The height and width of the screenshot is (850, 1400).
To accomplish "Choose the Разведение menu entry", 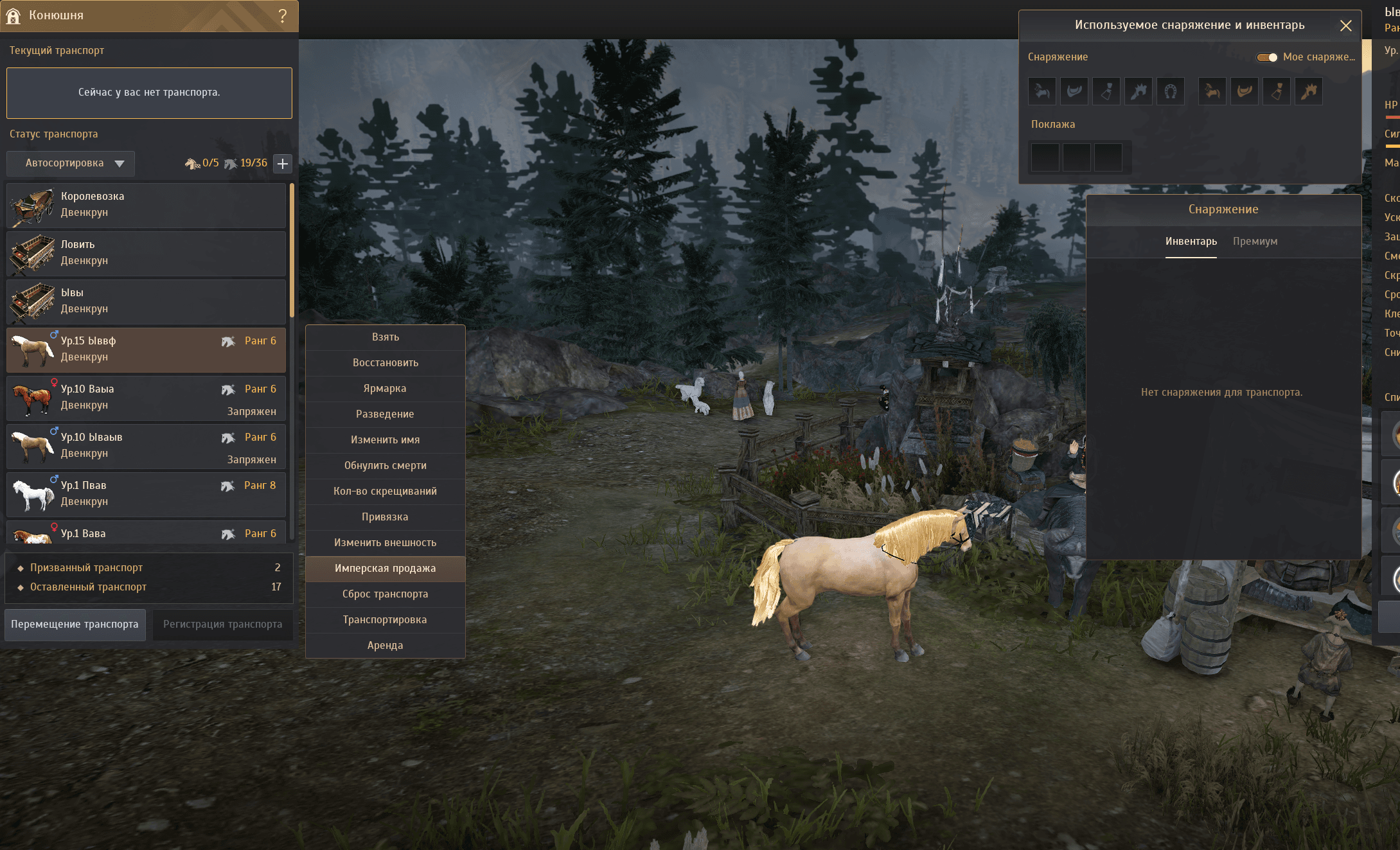I will tap(385, 414).
